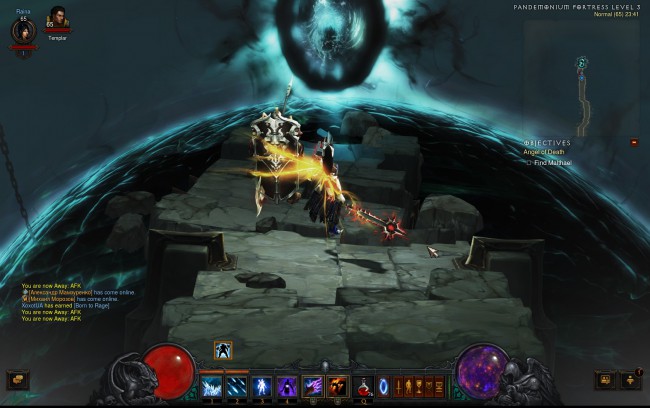Use the purple hand left-mouse skill
The height and width of the screenshot is (408, 650).
point(313,385)
